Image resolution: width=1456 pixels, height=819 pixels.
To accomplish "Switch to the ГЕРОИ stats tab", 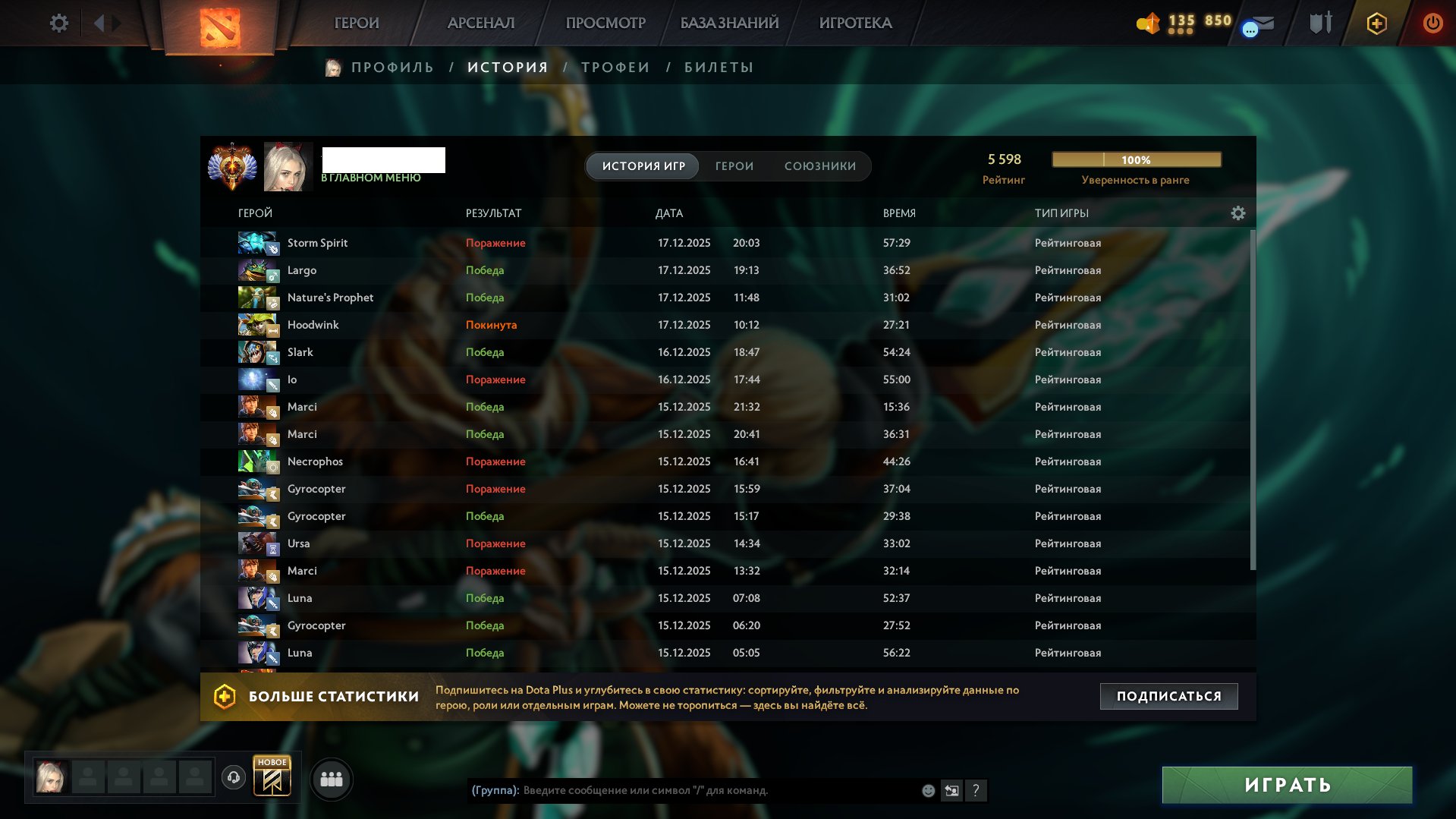I will 733,165.
